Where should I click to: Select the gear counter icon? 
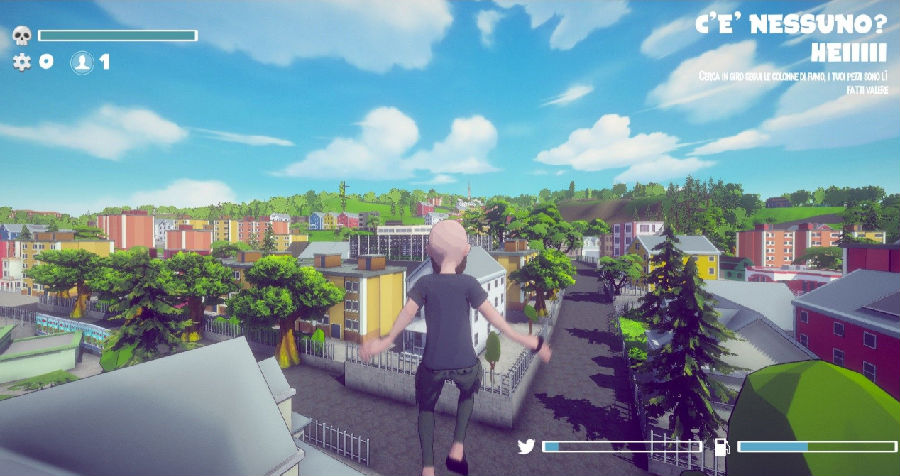point(22,62)
